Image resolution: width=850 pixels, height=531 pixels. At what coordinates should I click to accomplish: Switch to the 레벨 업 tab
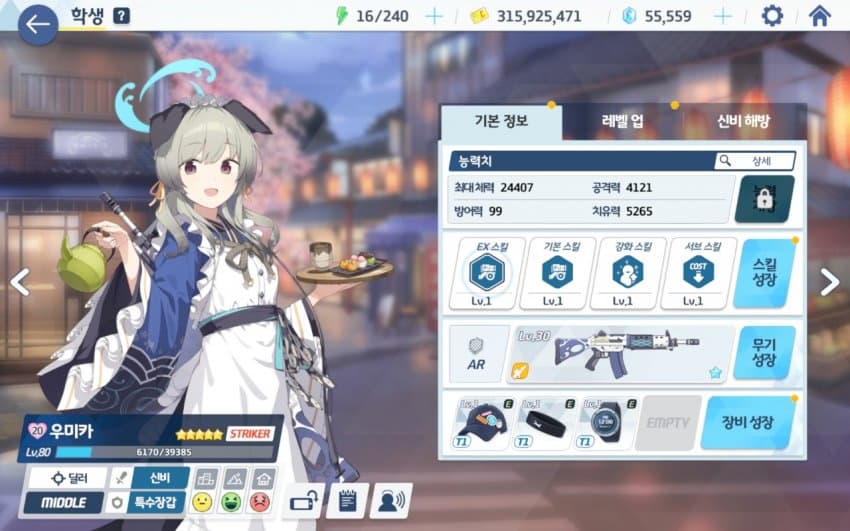pyautogui.click(x=622, y=122)
